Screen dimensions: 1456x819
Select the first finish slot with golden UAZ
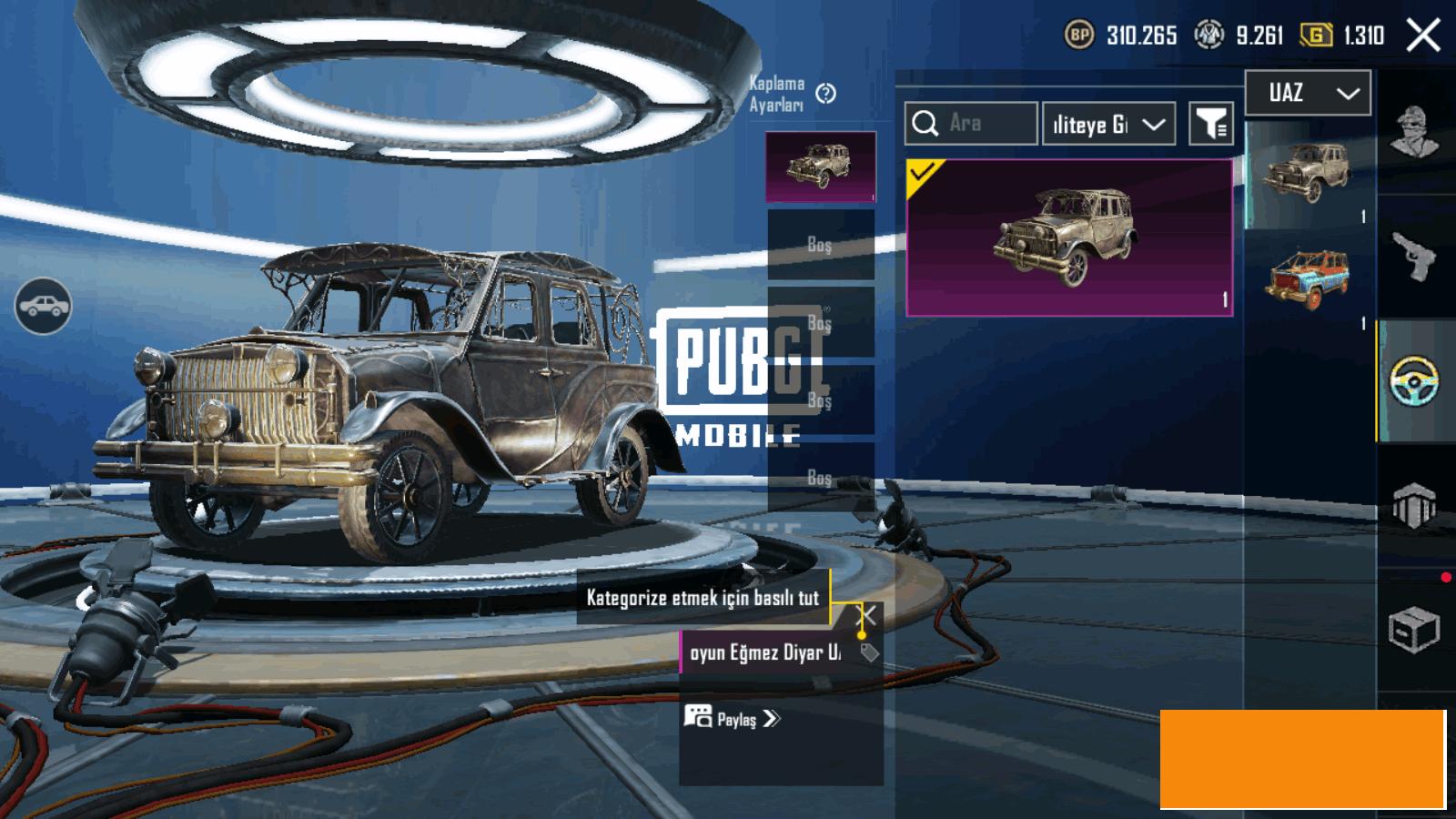point(820,167)
